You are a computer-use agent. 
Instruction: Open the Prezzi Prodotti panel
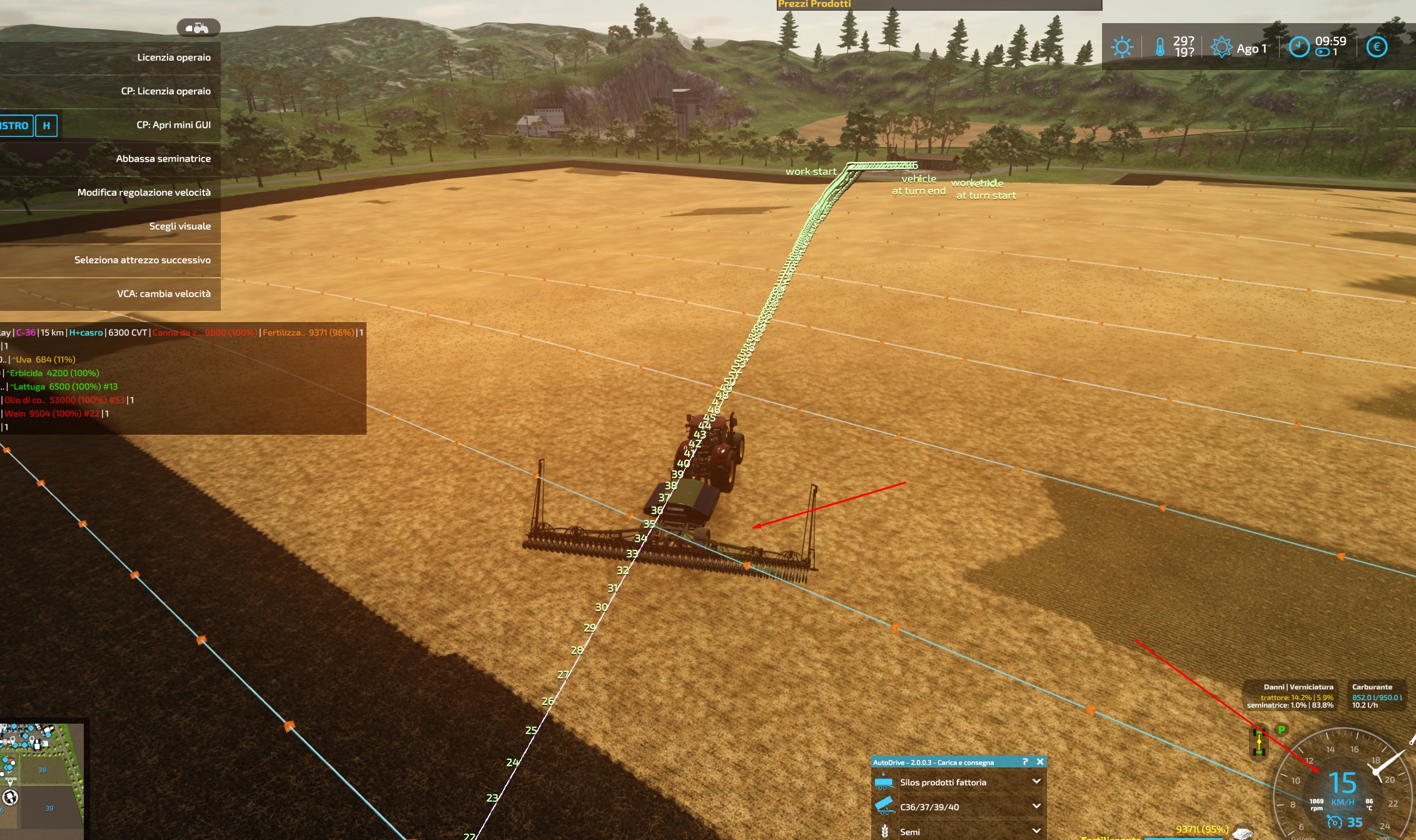(813, 5)
